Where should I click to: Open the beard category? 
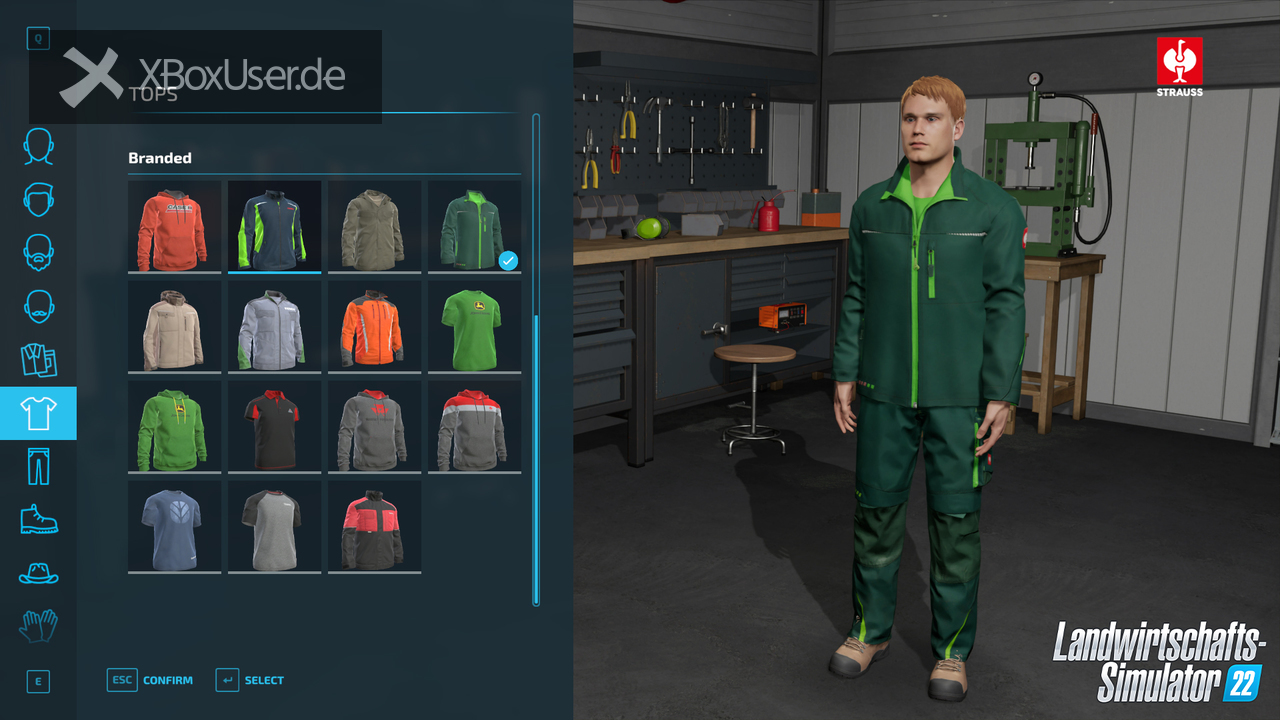(x=38, y=252)
